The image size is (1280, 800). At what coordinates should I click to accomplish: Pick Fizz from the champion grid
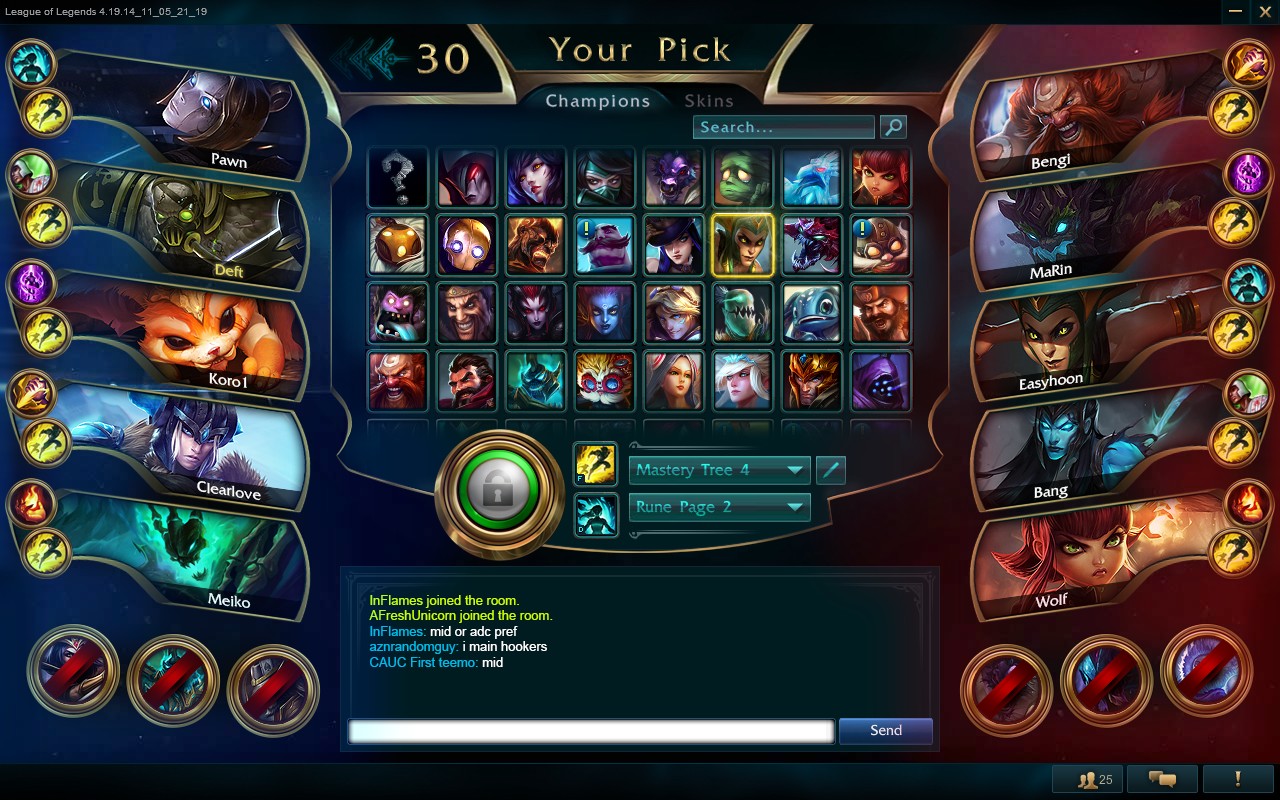pos(811,313)
